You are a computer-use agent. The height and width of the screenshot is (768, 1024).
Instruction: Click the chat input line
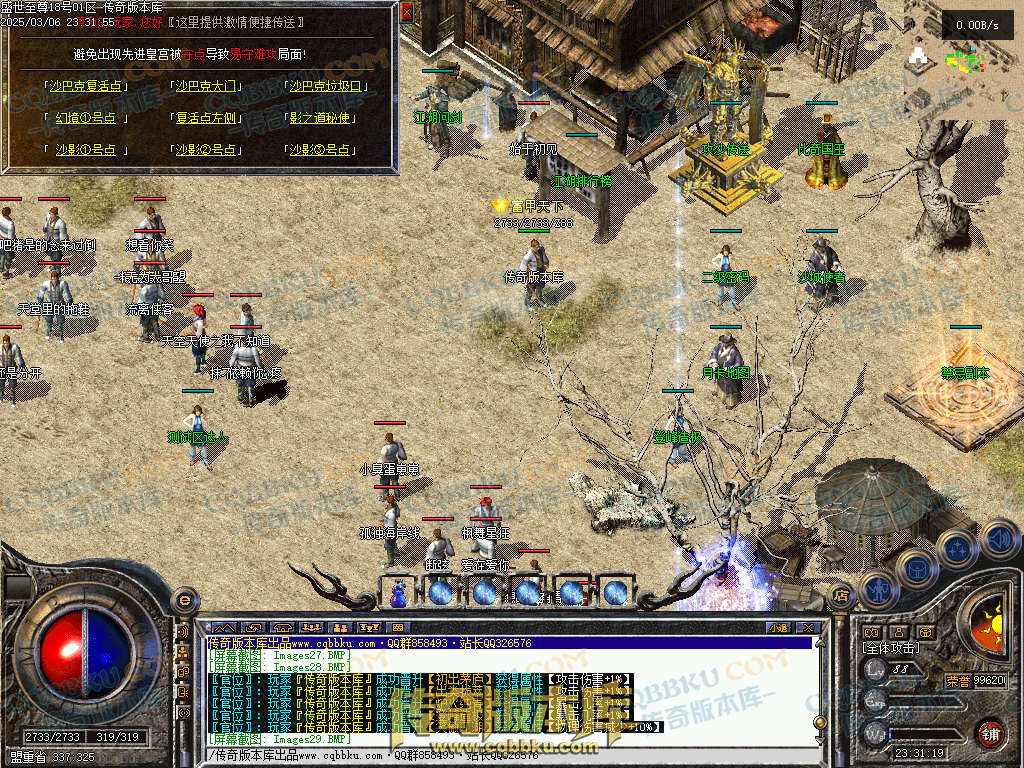pyautogui.click(x=500, y=755)
